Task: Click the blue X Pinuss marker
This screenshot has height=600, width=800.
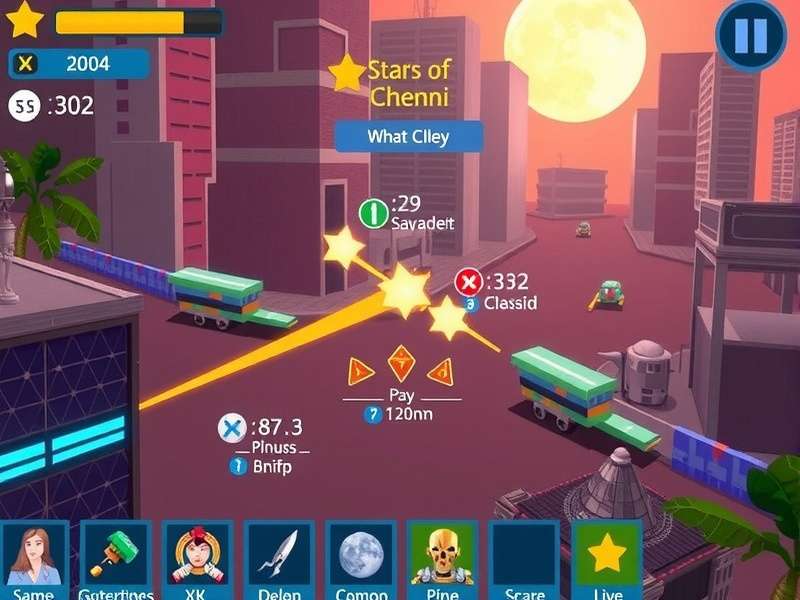Action: click(232, 429)
